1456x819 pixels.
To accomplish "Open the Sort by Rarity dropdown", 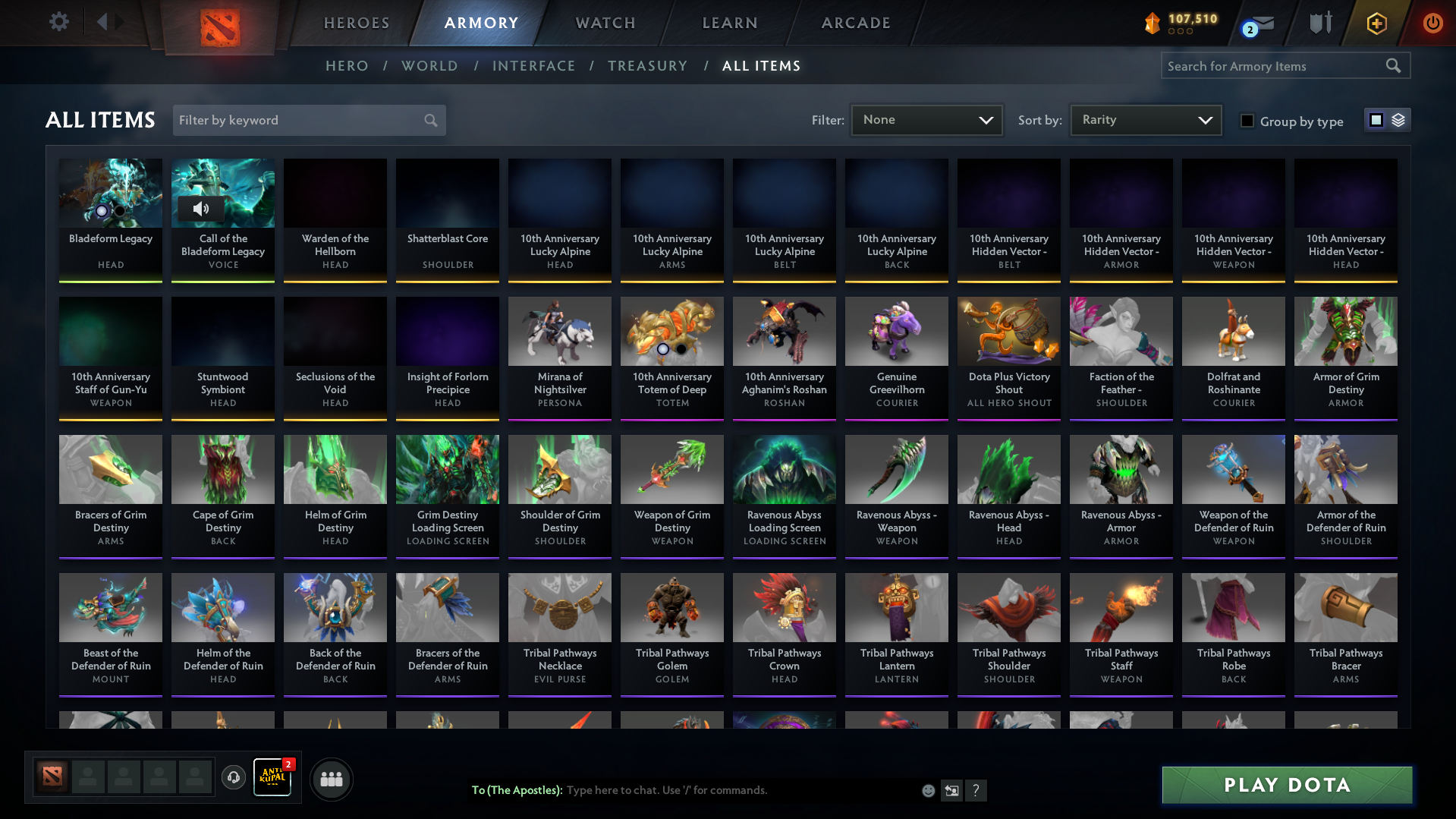I will 1145,119.
